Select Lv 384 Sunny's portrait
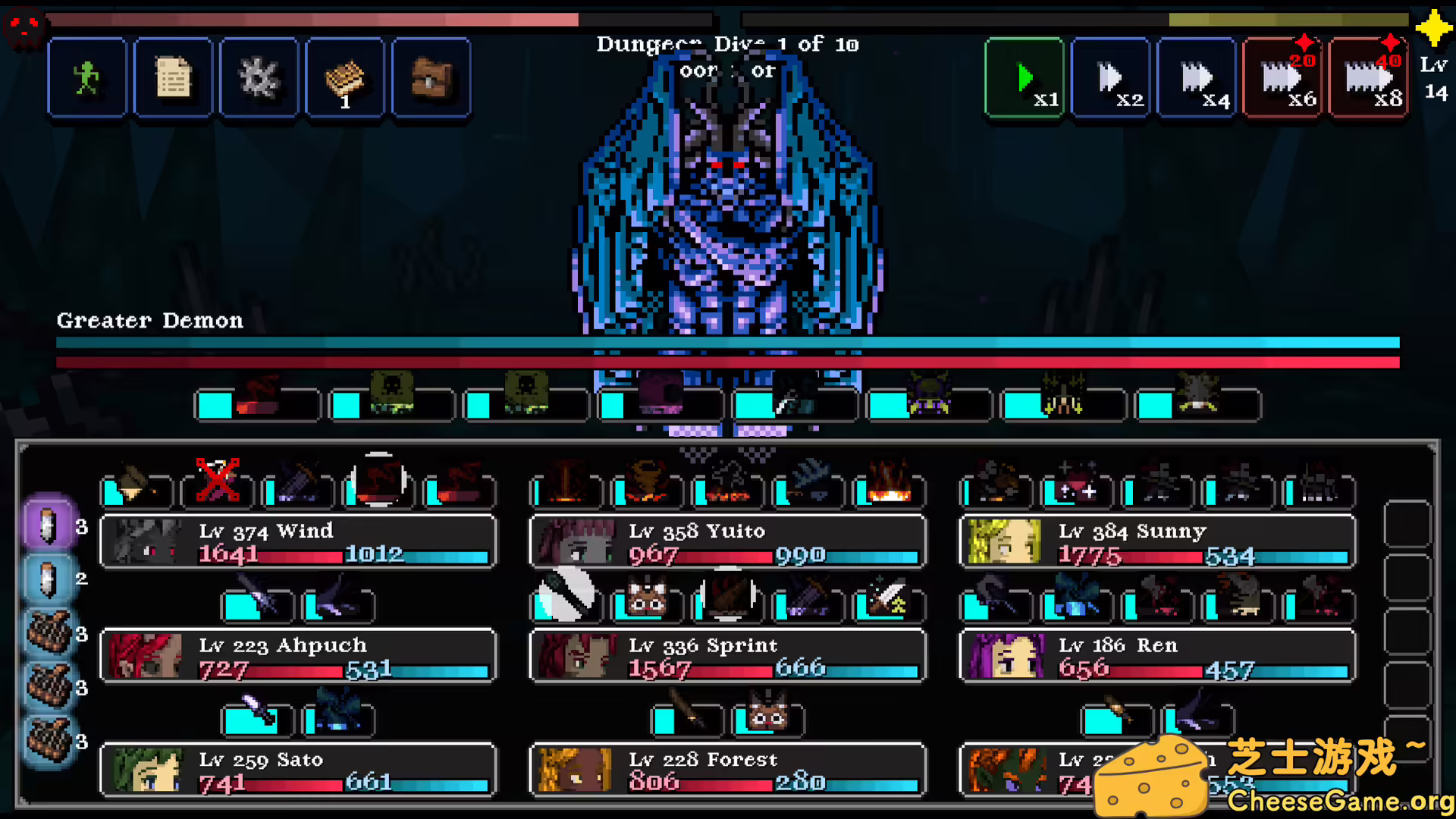The image size is (1456, 819). 1003,541
